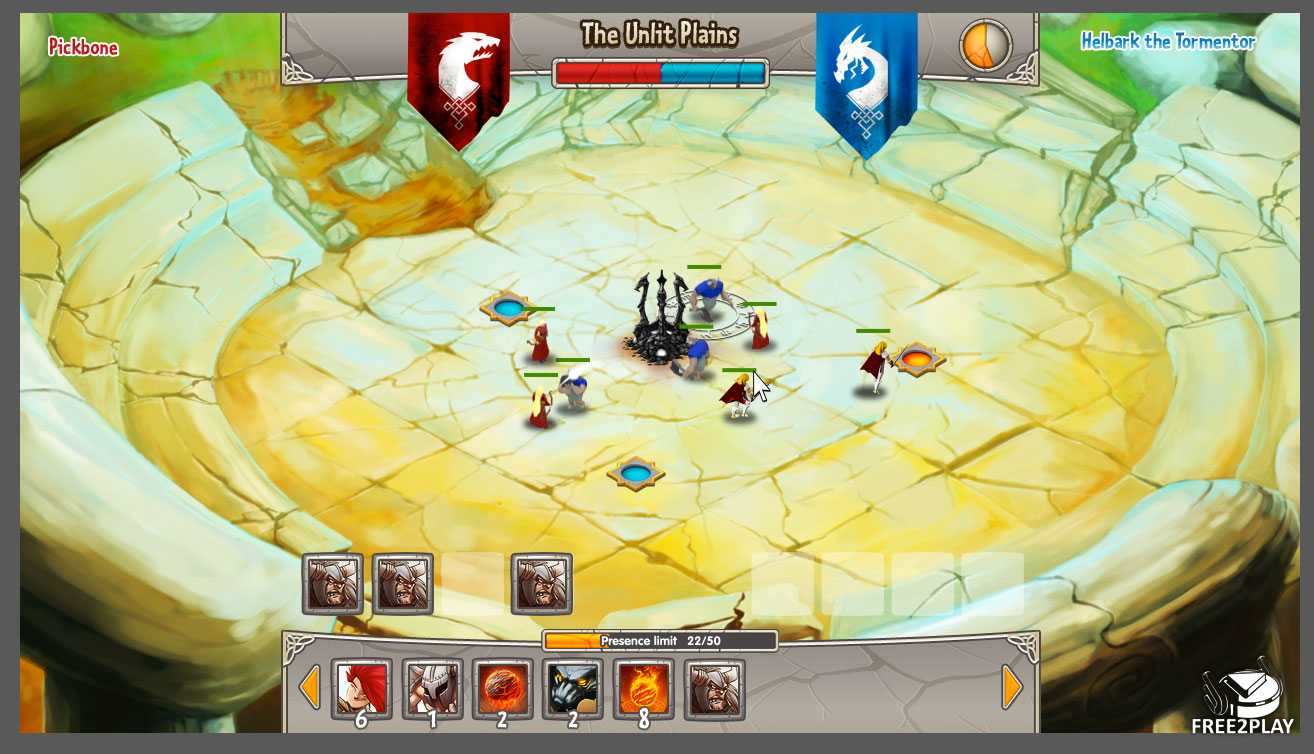
Task: Cast the fireball spell with count 8
Action: coord(643,689)
